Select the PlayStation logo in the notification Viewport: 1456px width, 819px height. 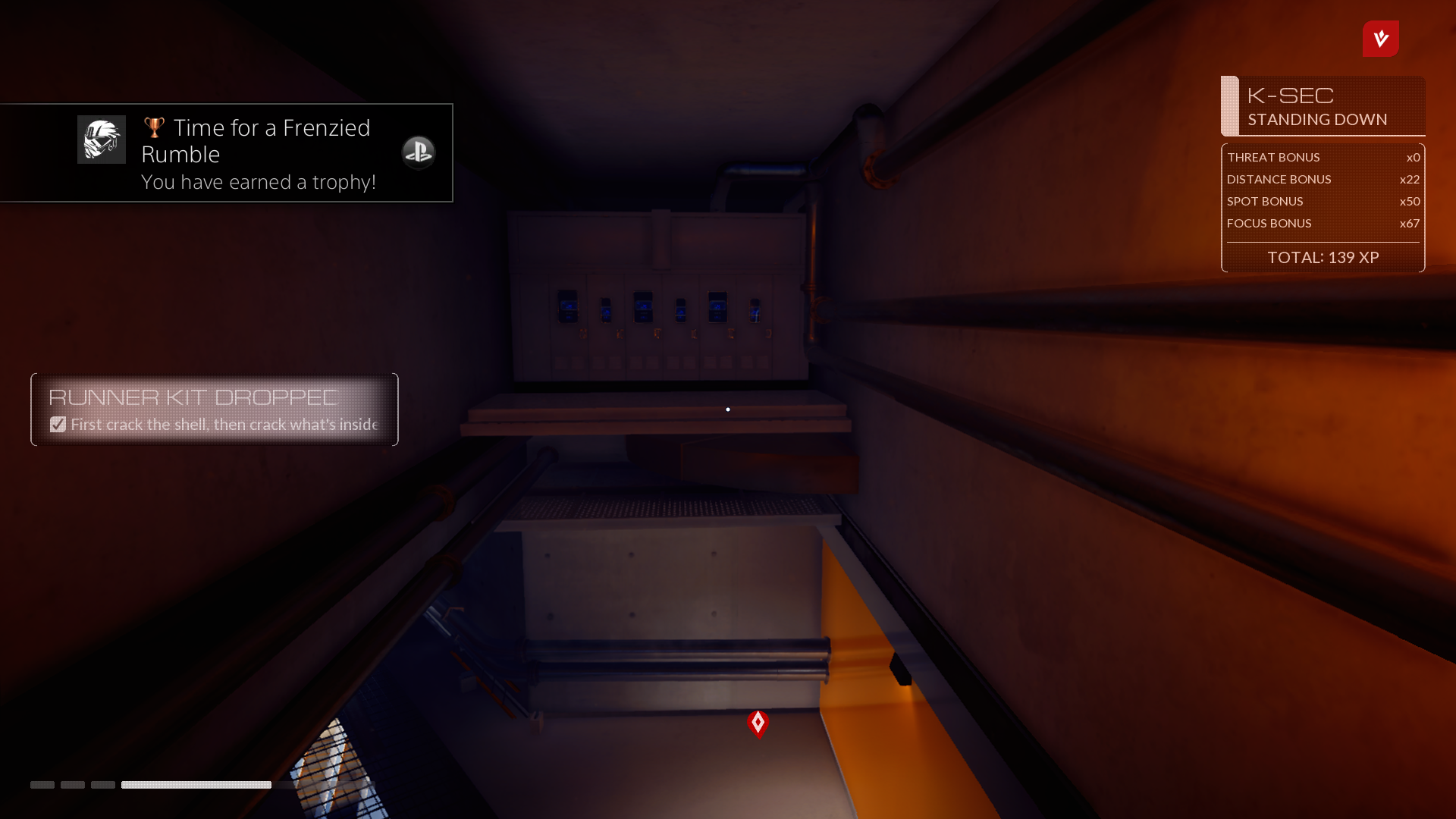[418, 152]
